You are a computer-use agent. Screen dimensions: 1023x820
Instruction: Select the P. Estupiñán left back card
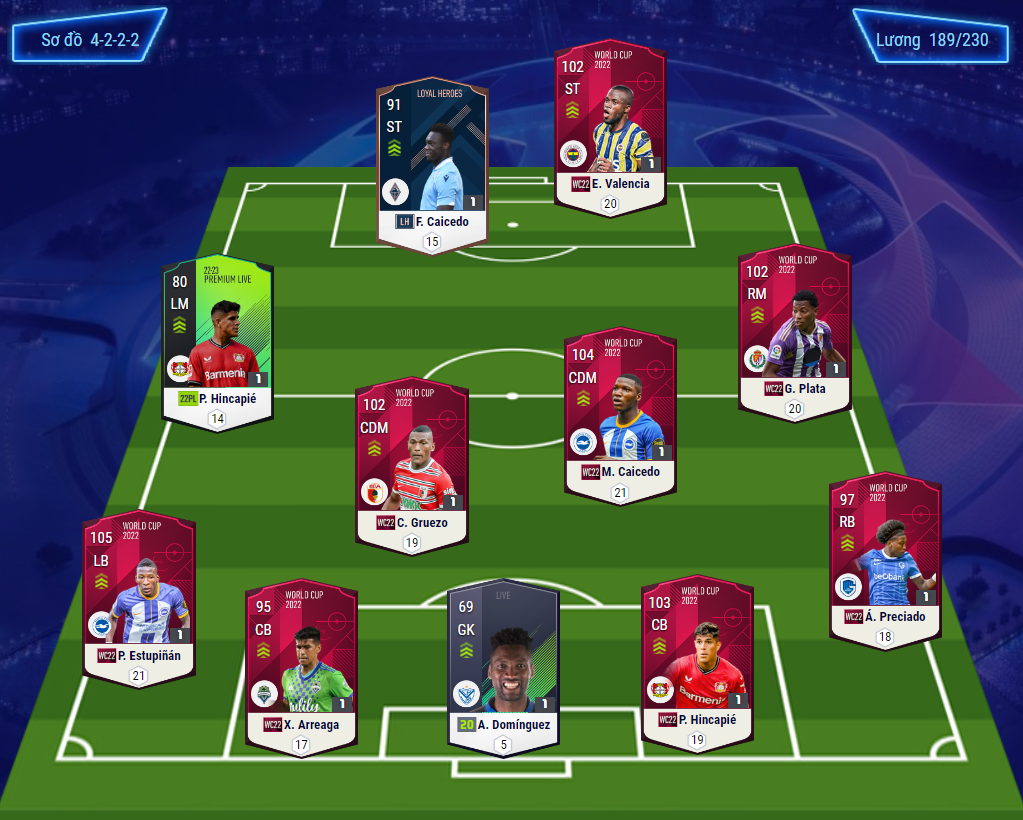[139, 598]
